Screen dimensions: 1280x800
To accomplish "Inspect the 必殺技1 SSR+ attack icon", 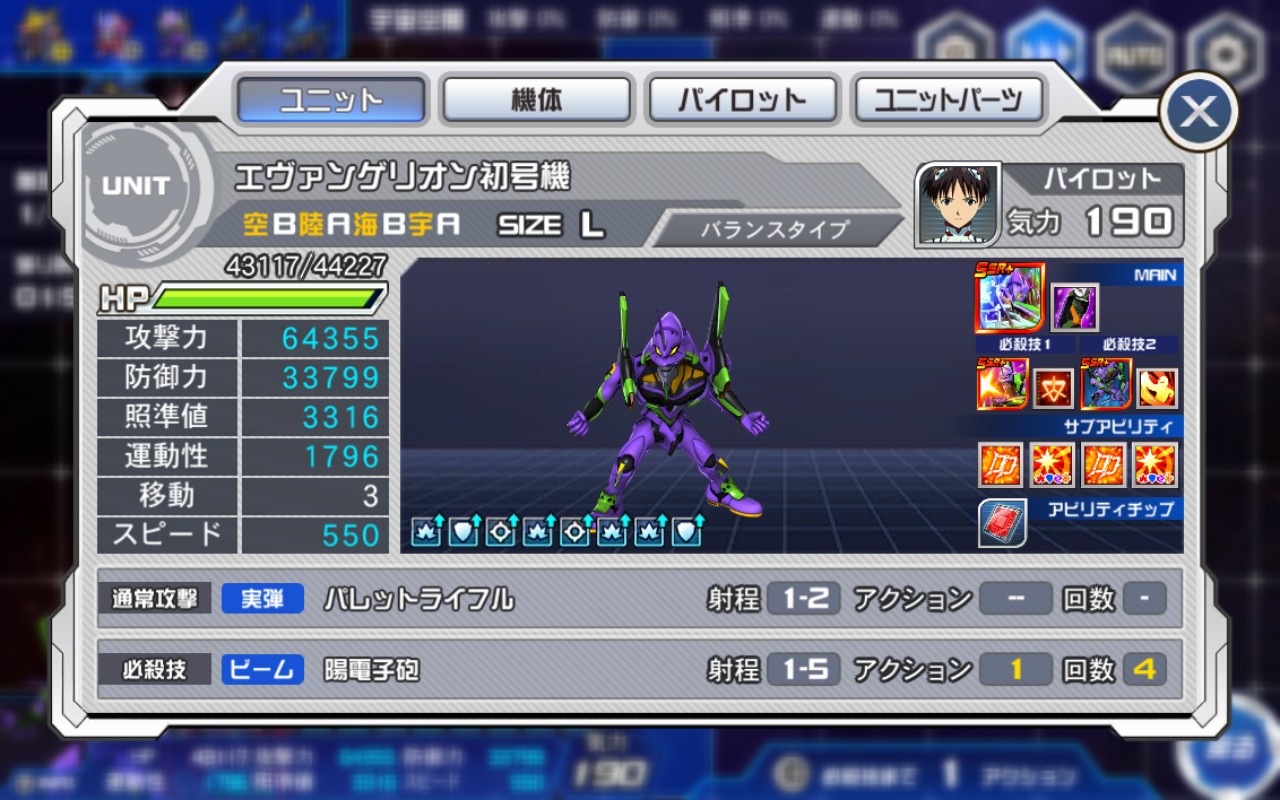I will (x=1002, y=384).
